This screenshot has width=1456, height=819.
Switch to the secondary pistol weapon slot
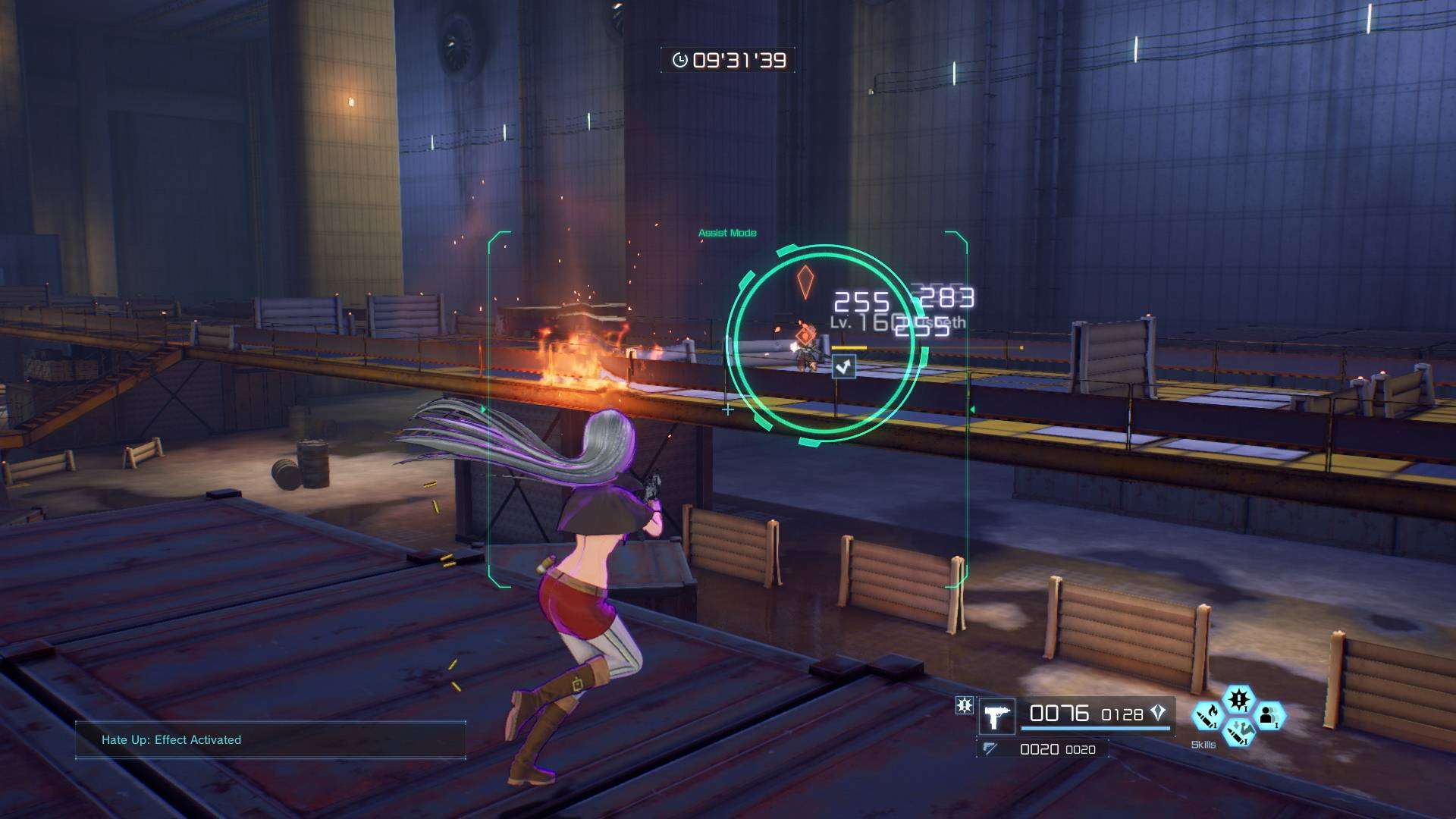coord(990,748)
